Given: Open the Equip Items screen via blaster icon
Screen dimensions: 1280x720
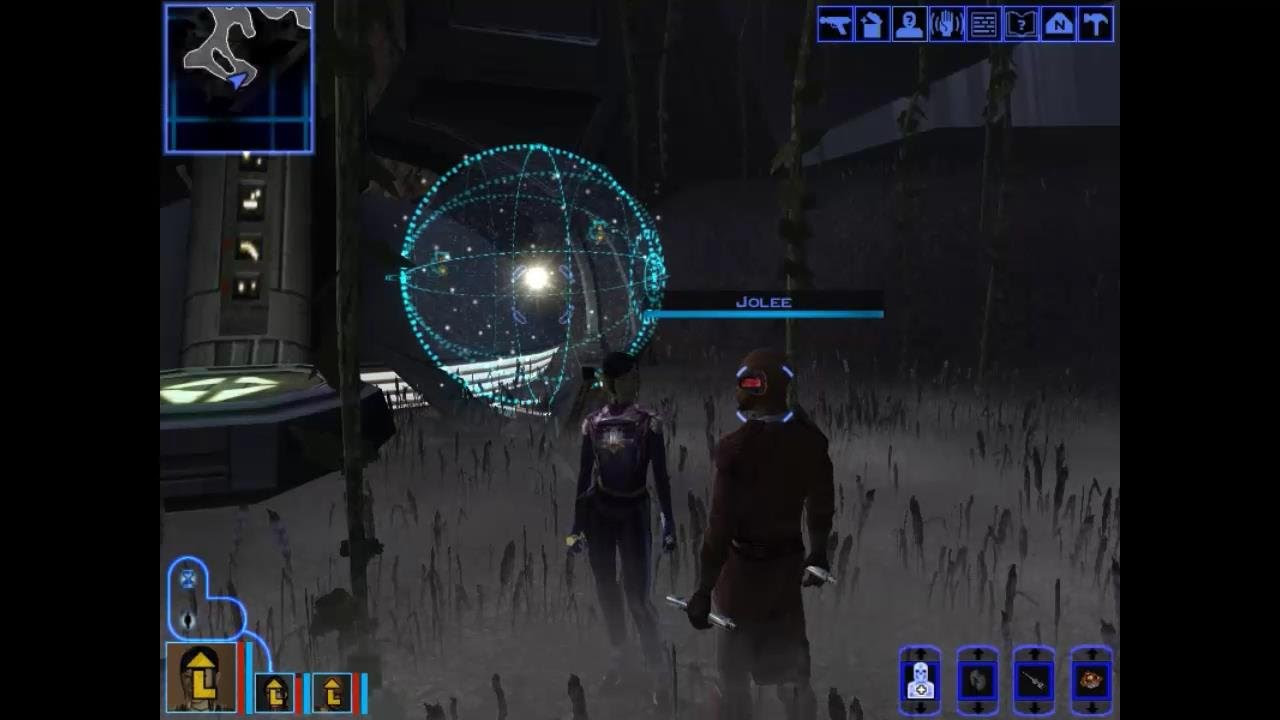Looking at the screenshot, I should click(834, 26).
